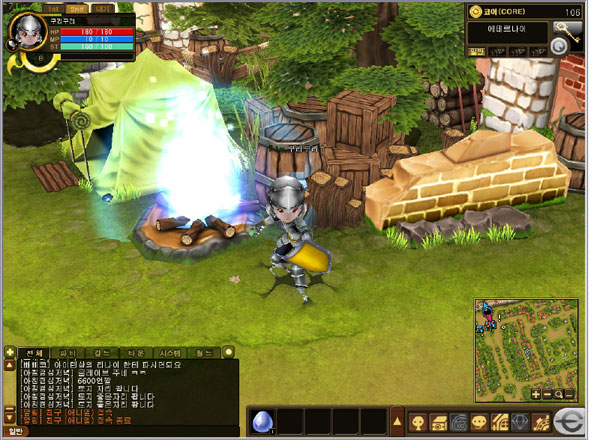This screenshot has height=440, width=600.
Task: Zoom in the minimap with plus button
Action: click(x=537, y=393)
